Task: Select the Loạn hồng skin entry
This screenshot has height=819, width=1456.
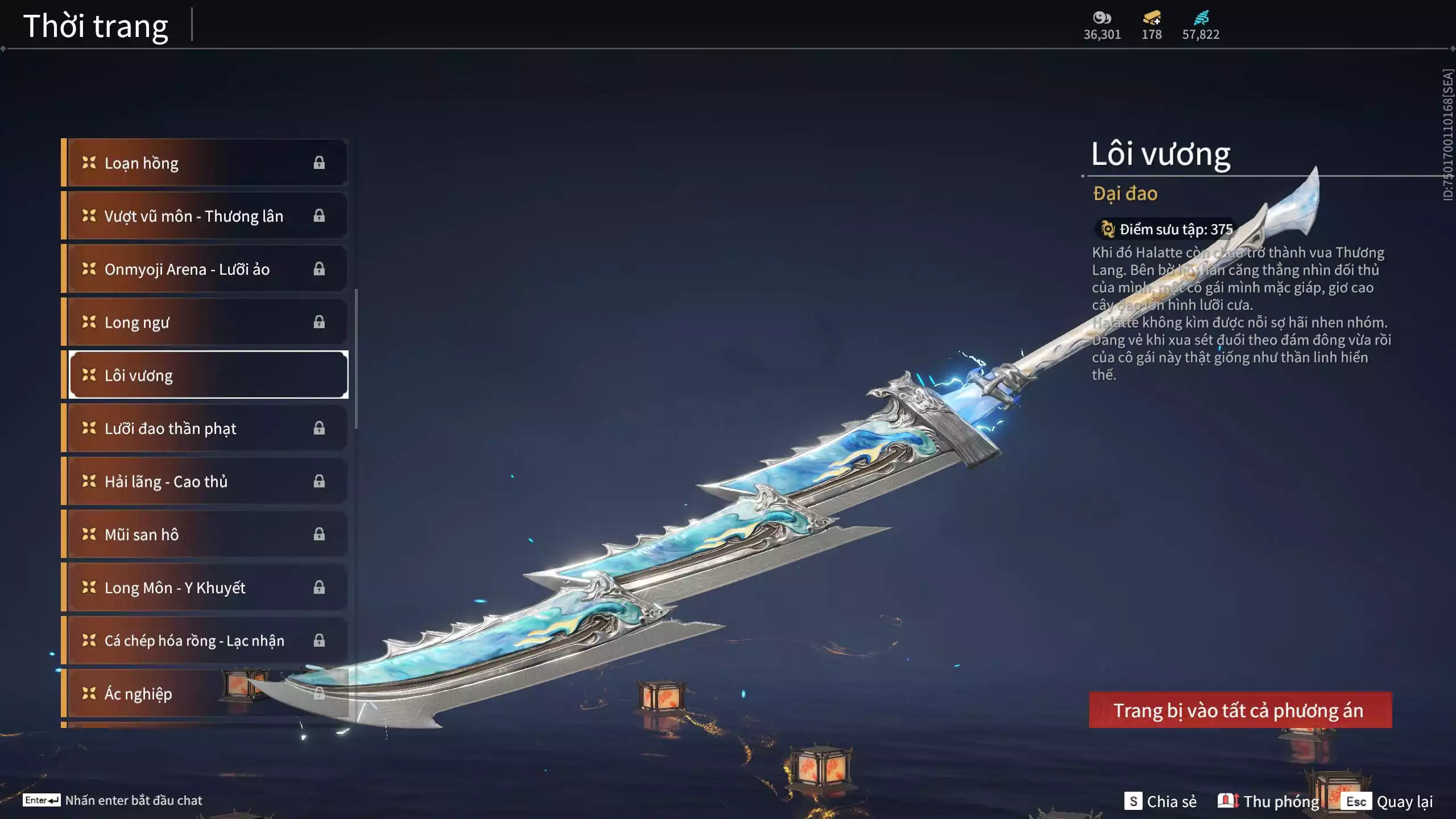Action: click(x=205, y=163)
